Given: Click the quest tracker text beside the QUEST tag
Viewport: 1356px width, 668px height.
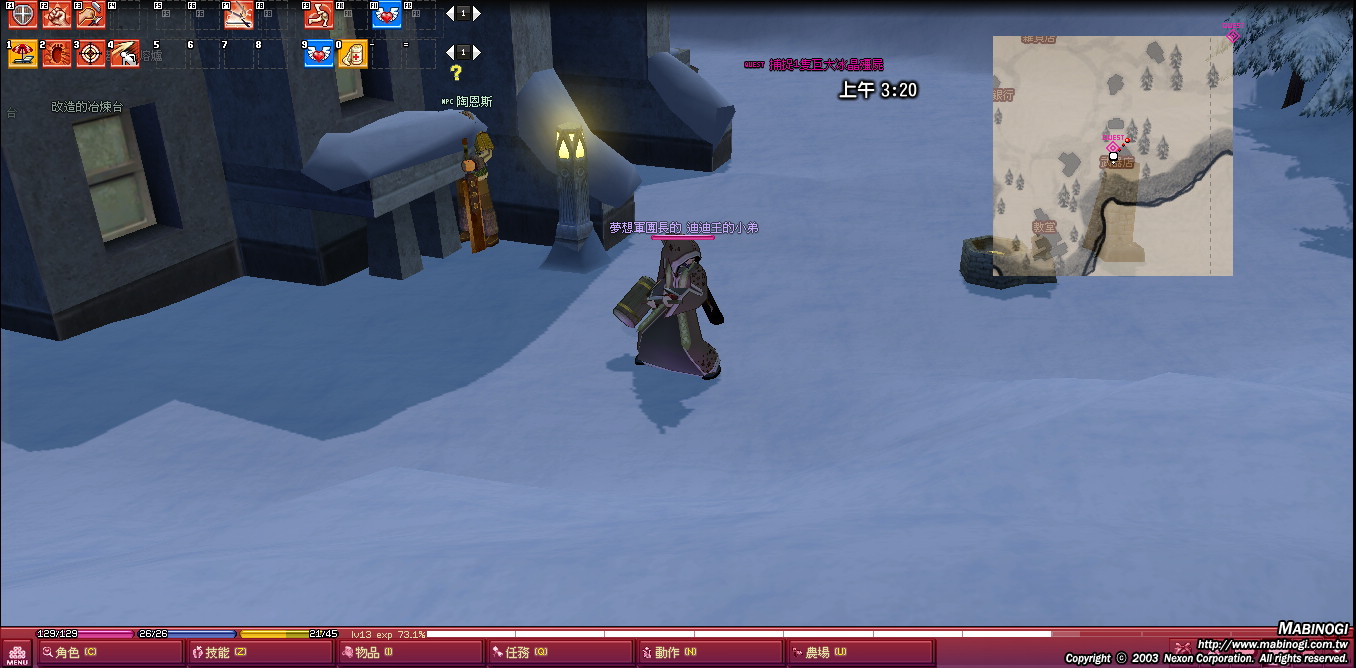Looking at the screenshot, I should pyautogui.click(x=826, y=65).
